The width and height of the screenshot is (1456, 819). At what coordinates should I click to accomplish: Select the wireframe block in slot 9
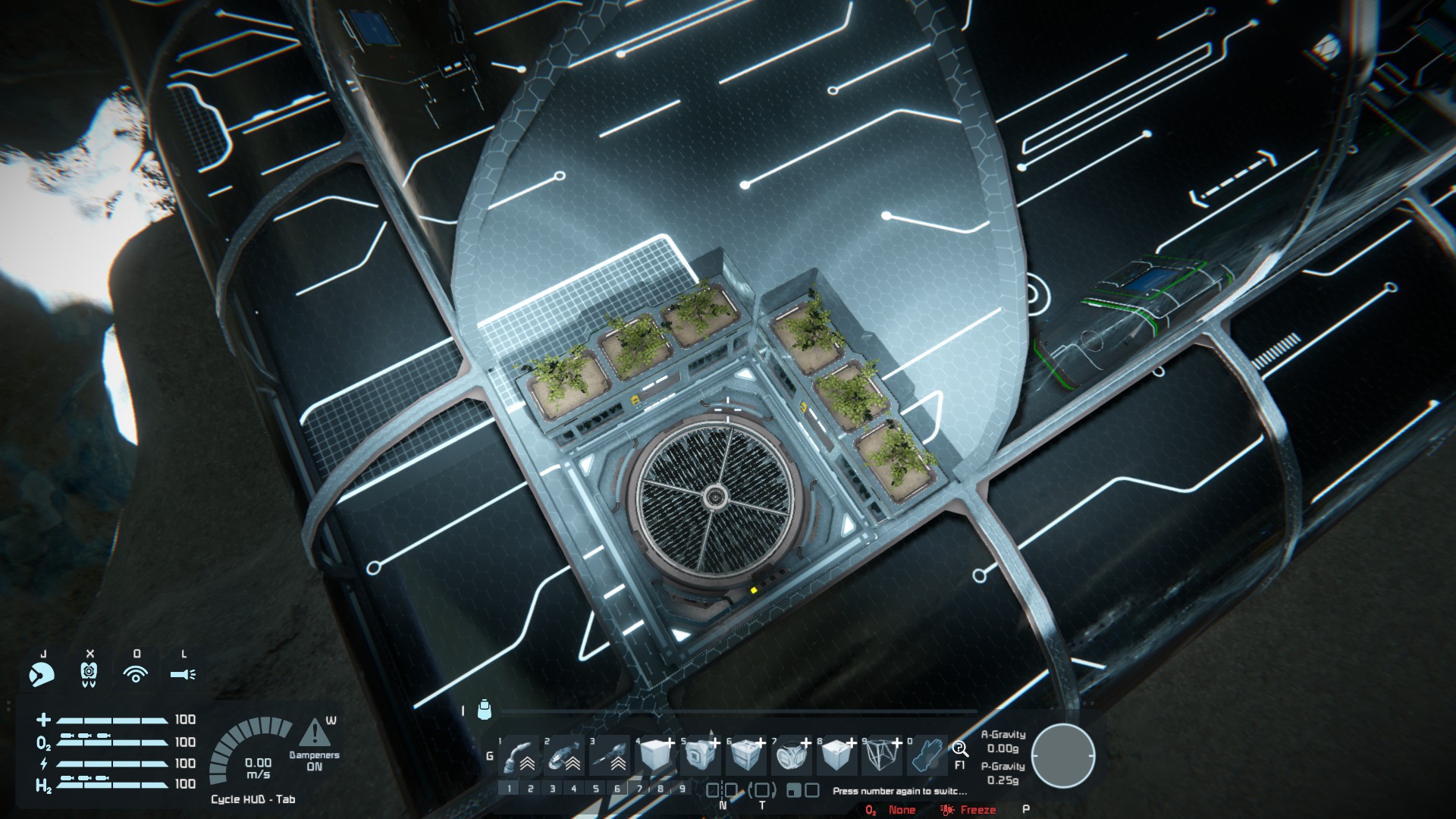[x=882, y=755]
